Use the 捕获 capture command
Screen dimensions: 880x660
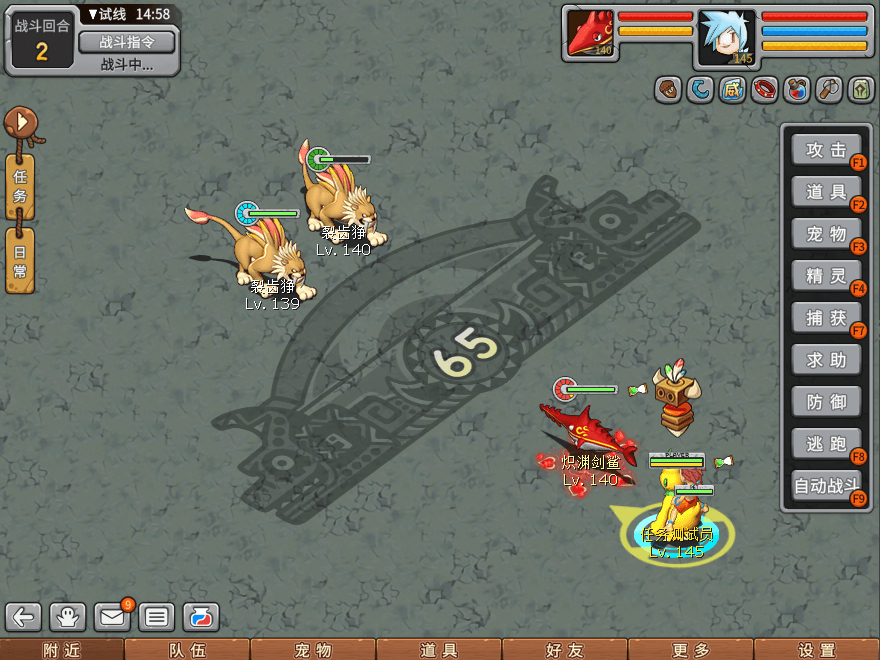click(x=826, y=318)
